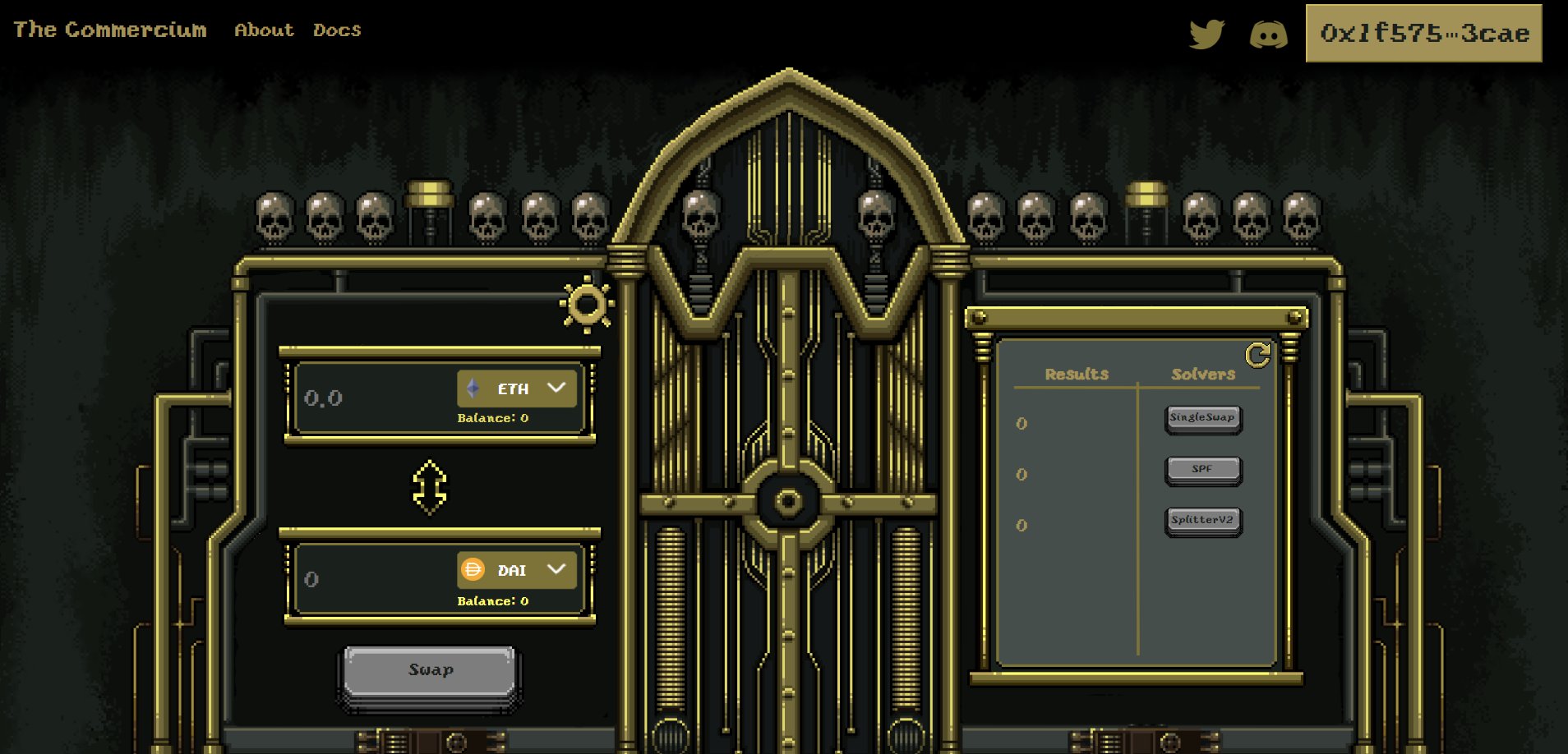The image size is (1568, 754).
Task: Open the ETH token dropdown
Action: 517,388
